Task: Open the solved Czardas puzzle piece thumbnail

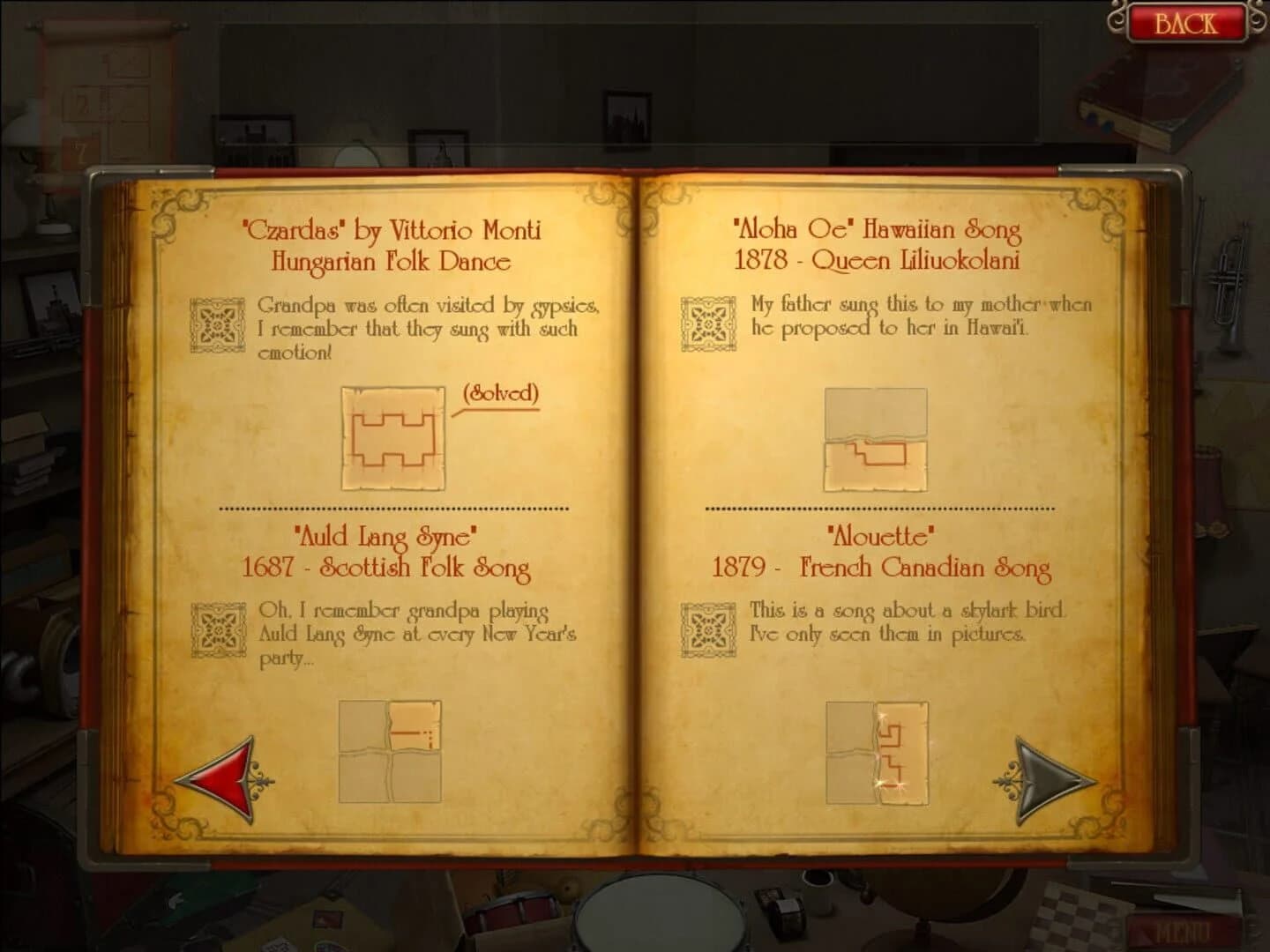Action: (x=393, y=439)
